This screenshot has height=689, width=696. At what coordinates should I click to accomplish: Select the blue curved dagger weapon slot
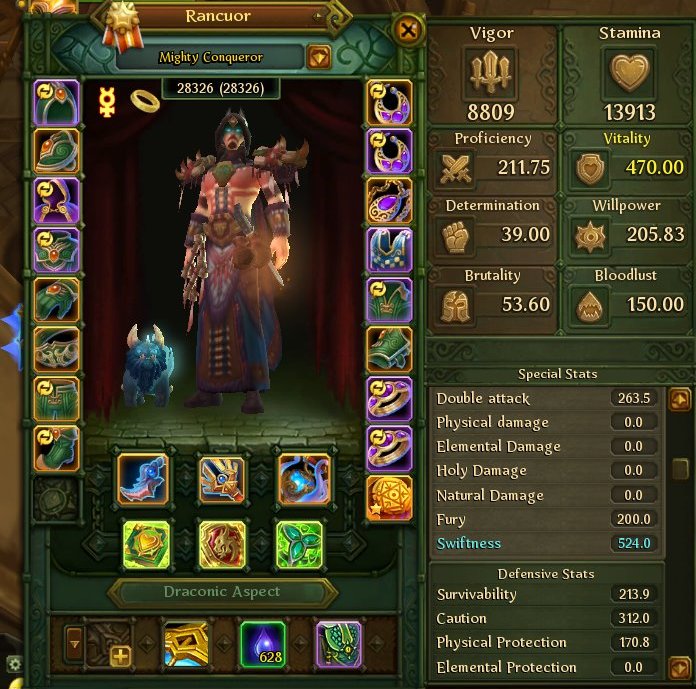(x=143, y=478)
